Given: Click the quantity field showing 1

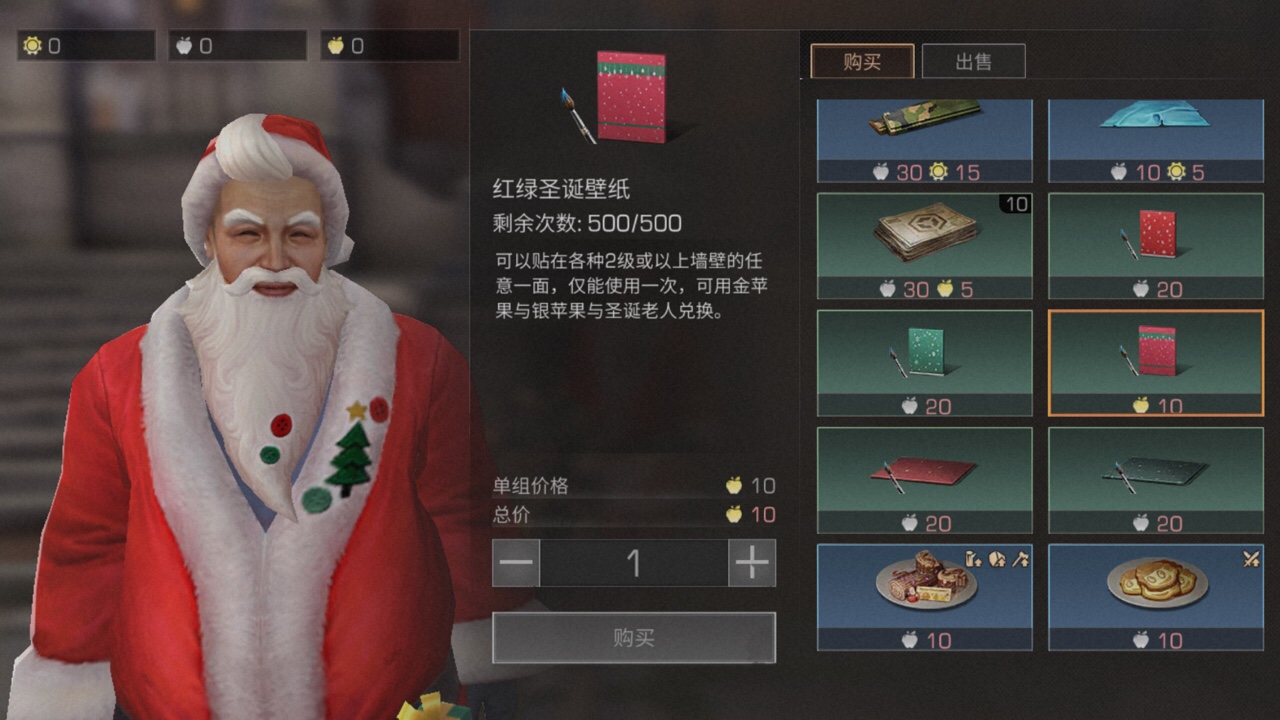Looking at the screenshot, I should (634, 563).
